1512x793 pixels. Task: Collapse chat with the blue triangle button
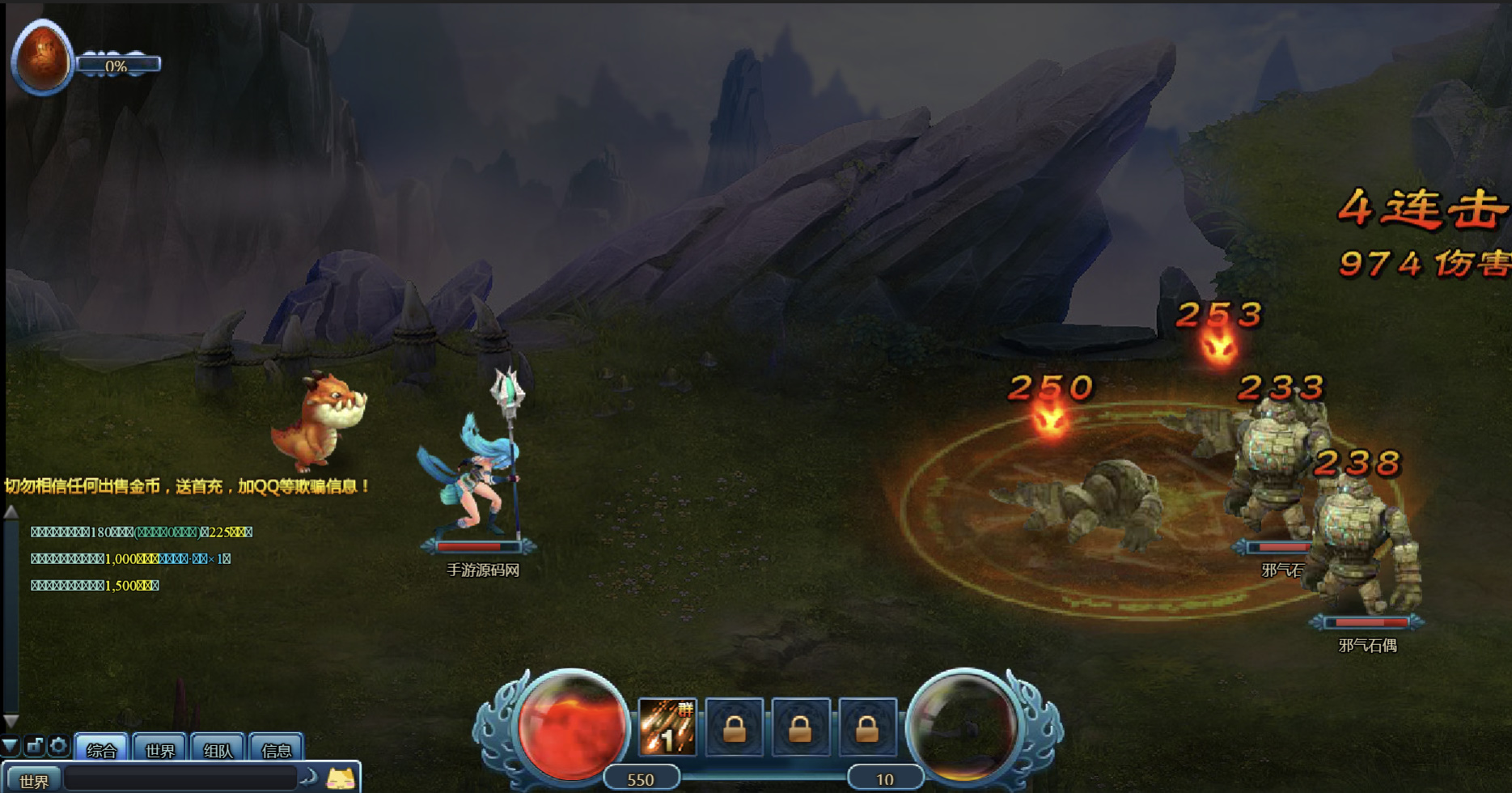(x=10, y=745)
